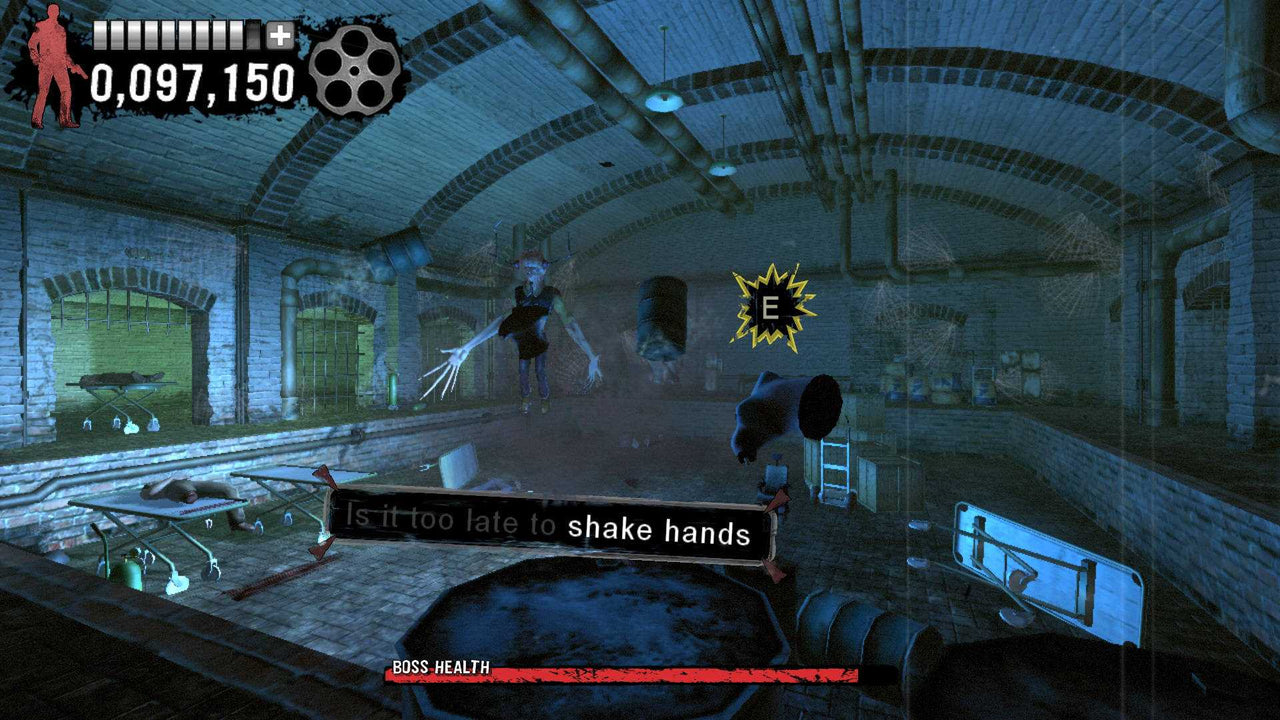Click the floating oil barrel near the E prompt
The image size is (1280, 720).
point(662,316)
